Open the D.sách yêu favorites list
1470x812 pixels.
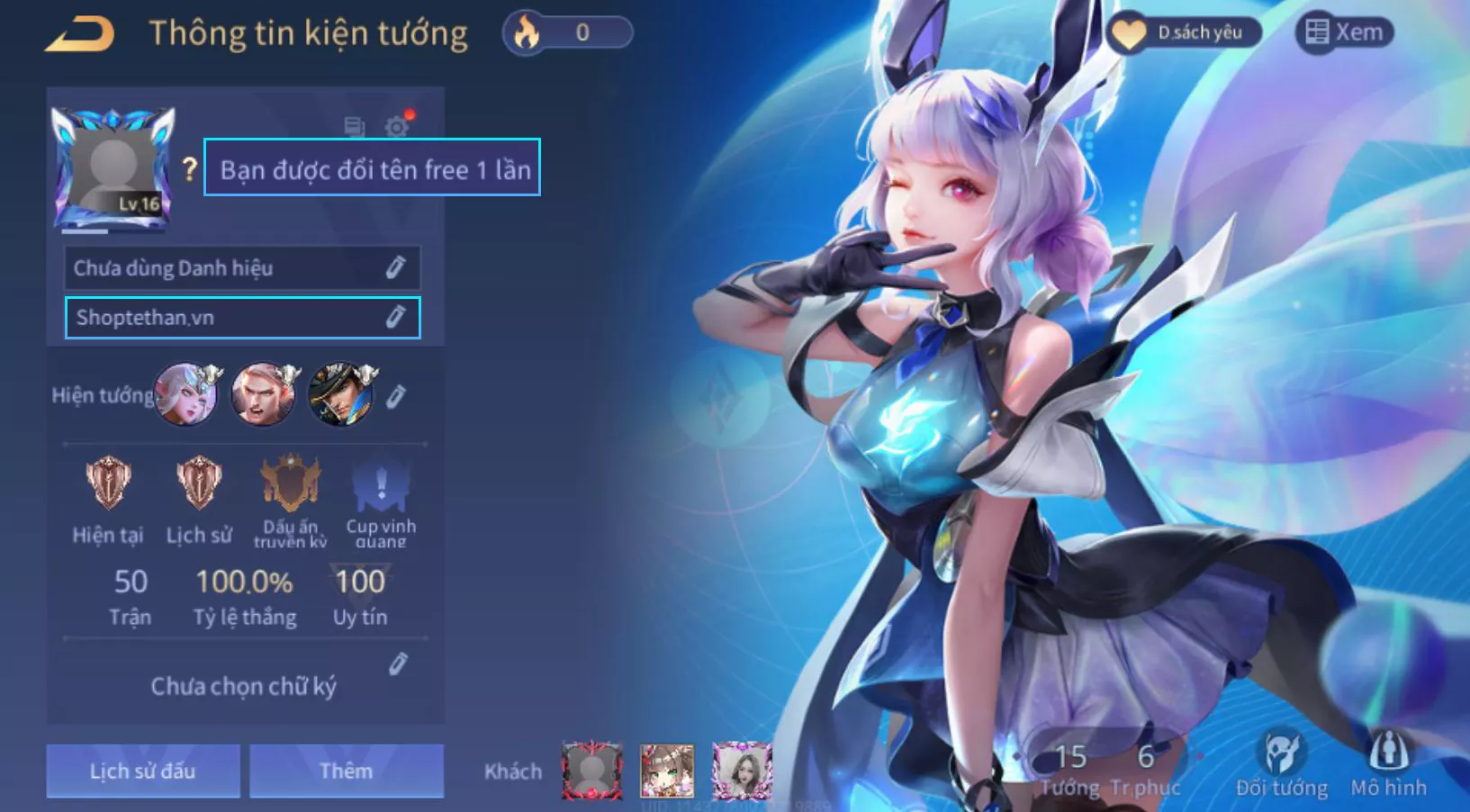(1183, 33)
